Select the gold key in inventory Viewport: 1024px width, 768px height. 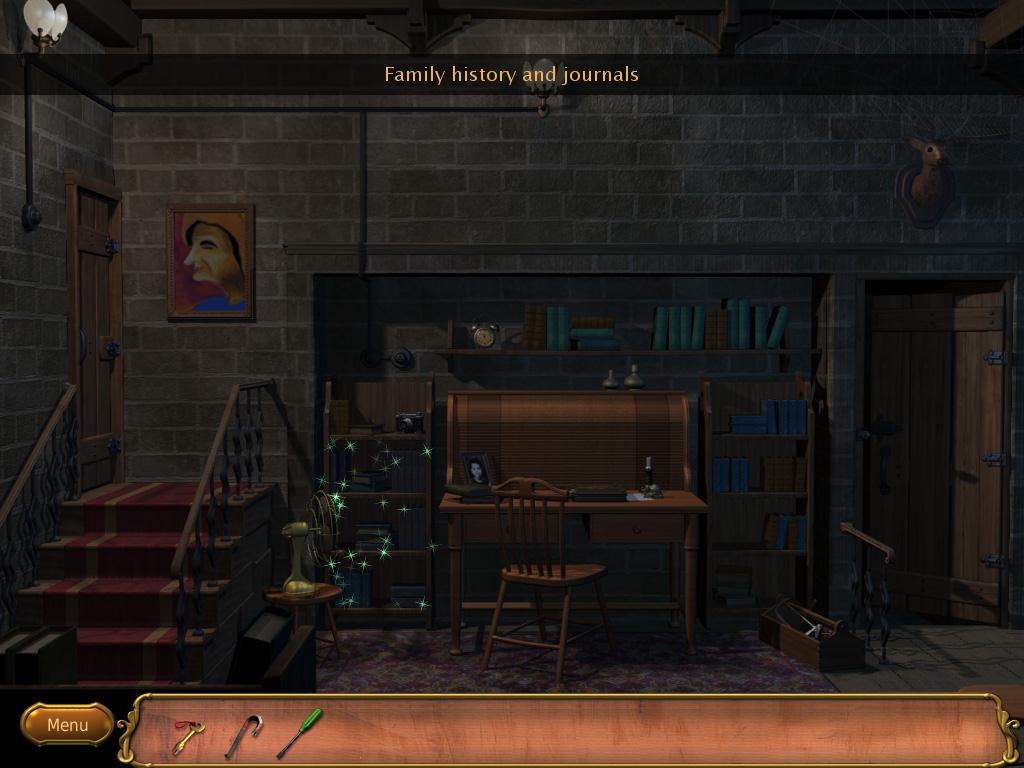point(186,736)
